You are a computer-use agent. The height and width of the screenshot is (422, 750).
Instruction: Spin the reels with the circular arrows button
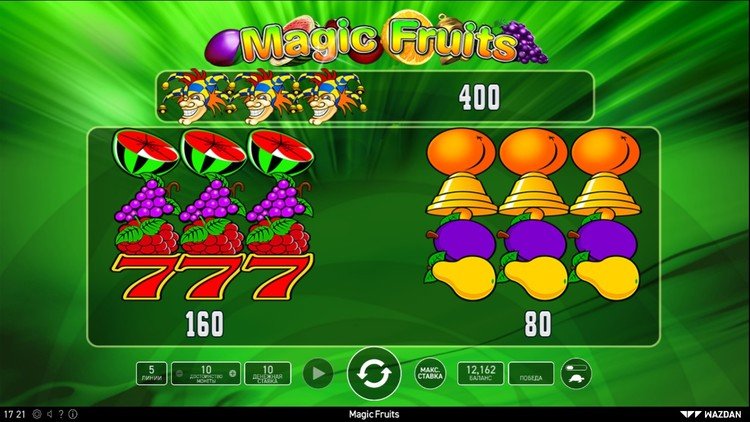[x=374, y=374]
